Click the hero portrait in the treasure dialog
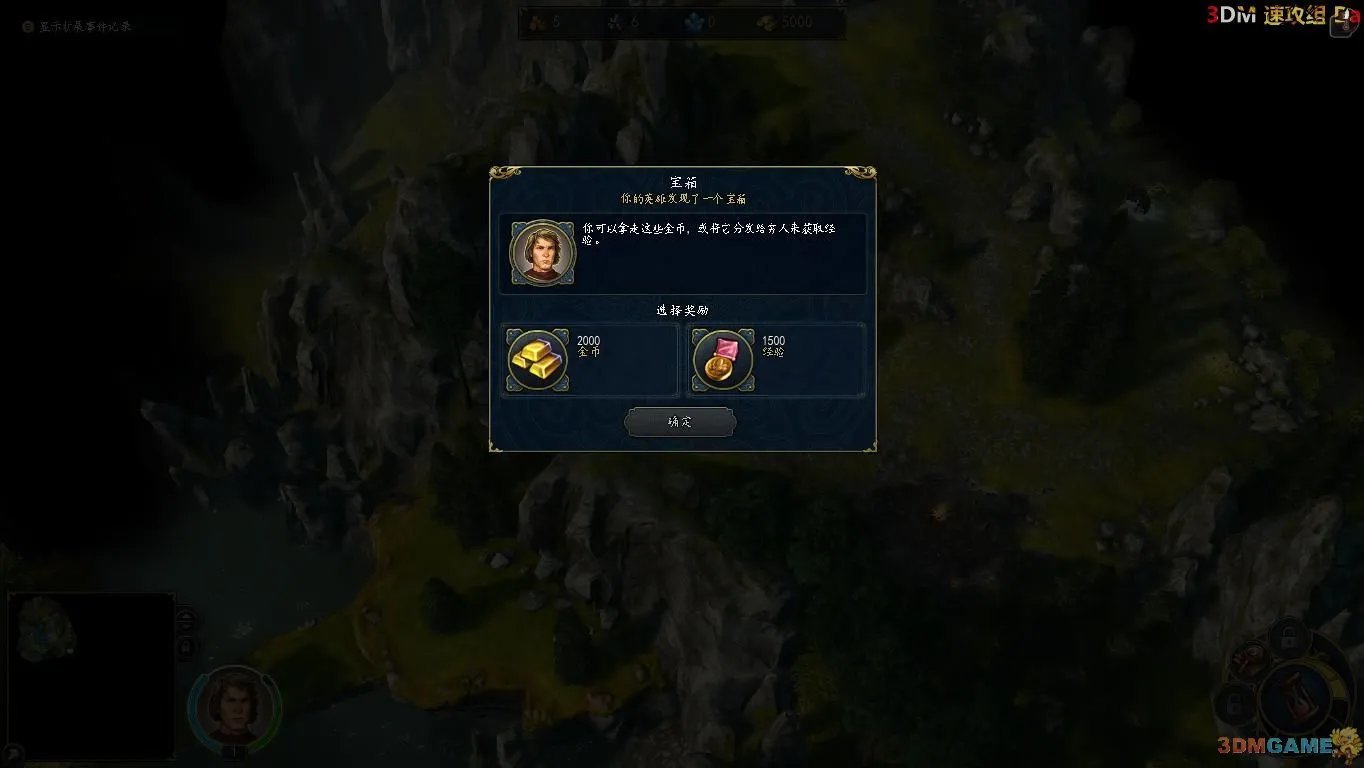1364x768 pixels. (542, 252)
